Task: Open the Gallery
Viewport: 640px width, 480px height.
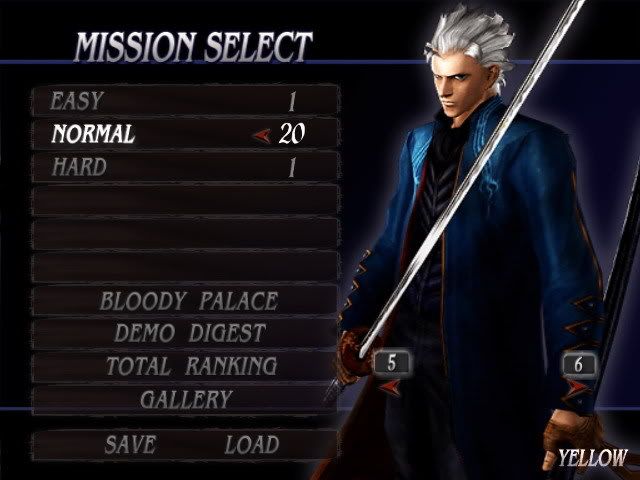Action: [186, 399]
